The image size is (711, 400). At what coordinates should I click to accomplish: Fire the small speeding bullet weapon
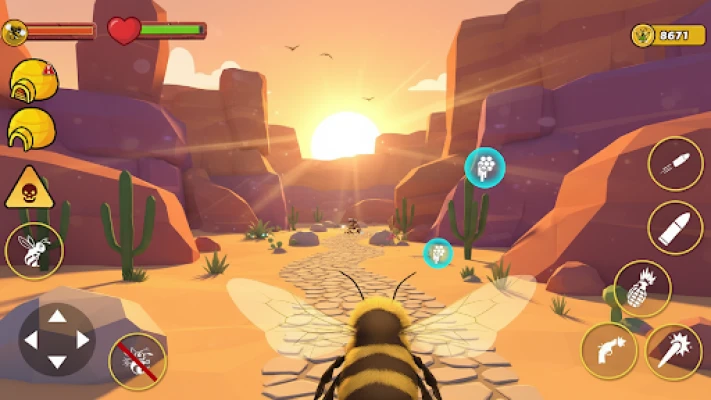pyautogui.click(x=675, y=165)
